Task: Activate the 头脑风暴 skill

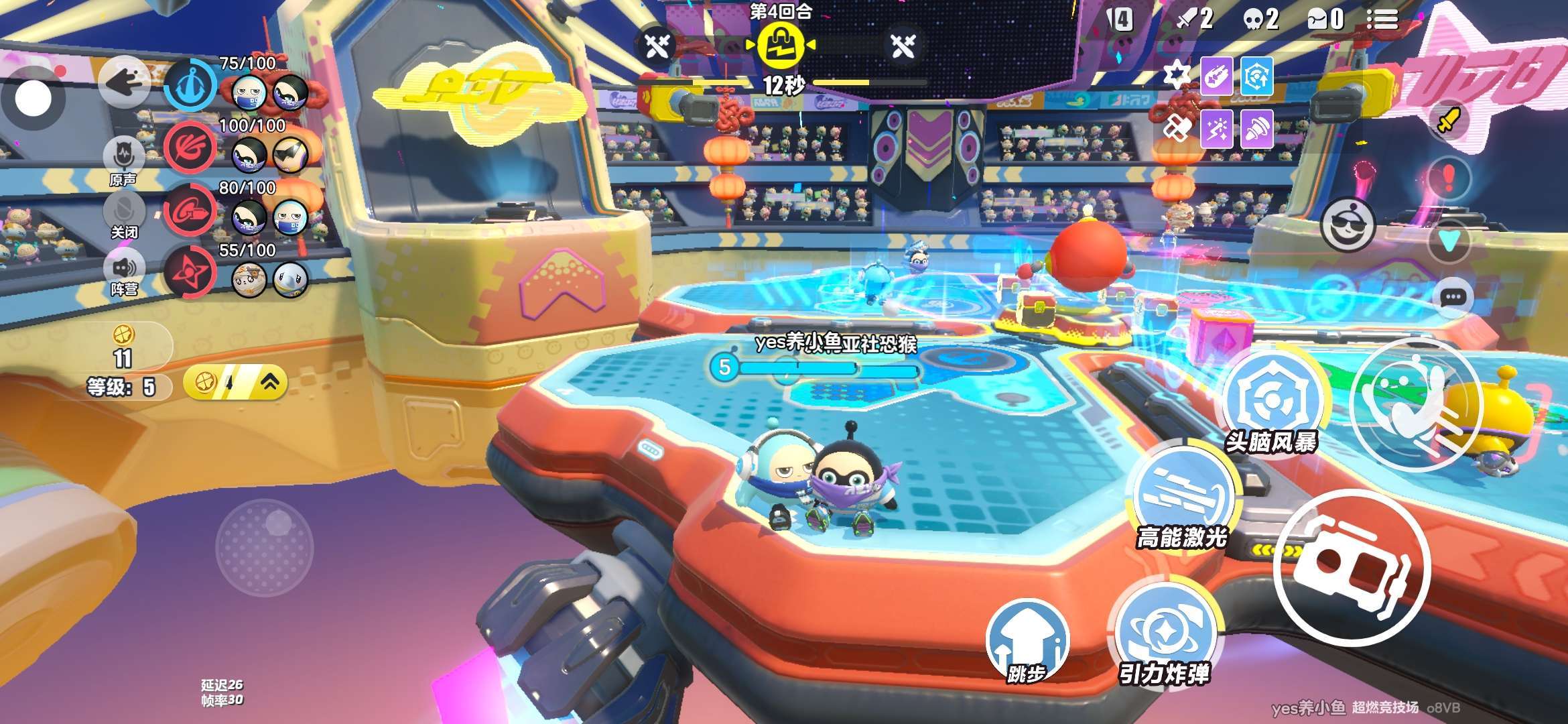Action: pyautogui.click(x=1270, y=401)
